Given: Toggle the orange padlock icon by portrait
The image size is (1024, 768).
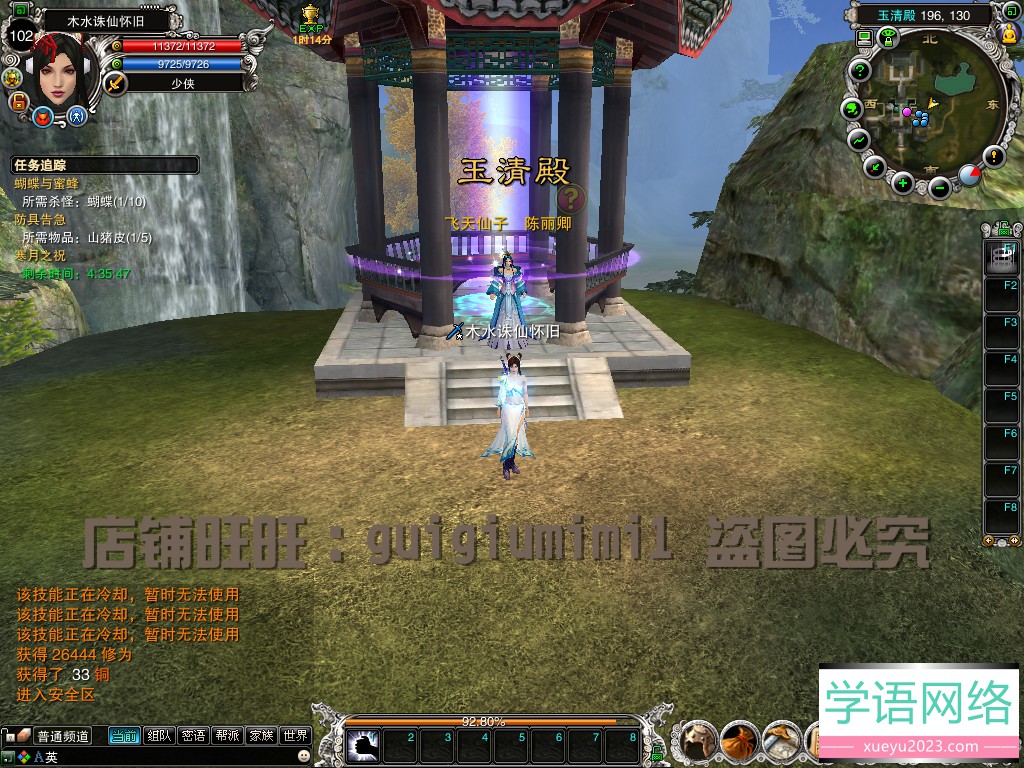Looking at the screenshot, I should 17,101.
